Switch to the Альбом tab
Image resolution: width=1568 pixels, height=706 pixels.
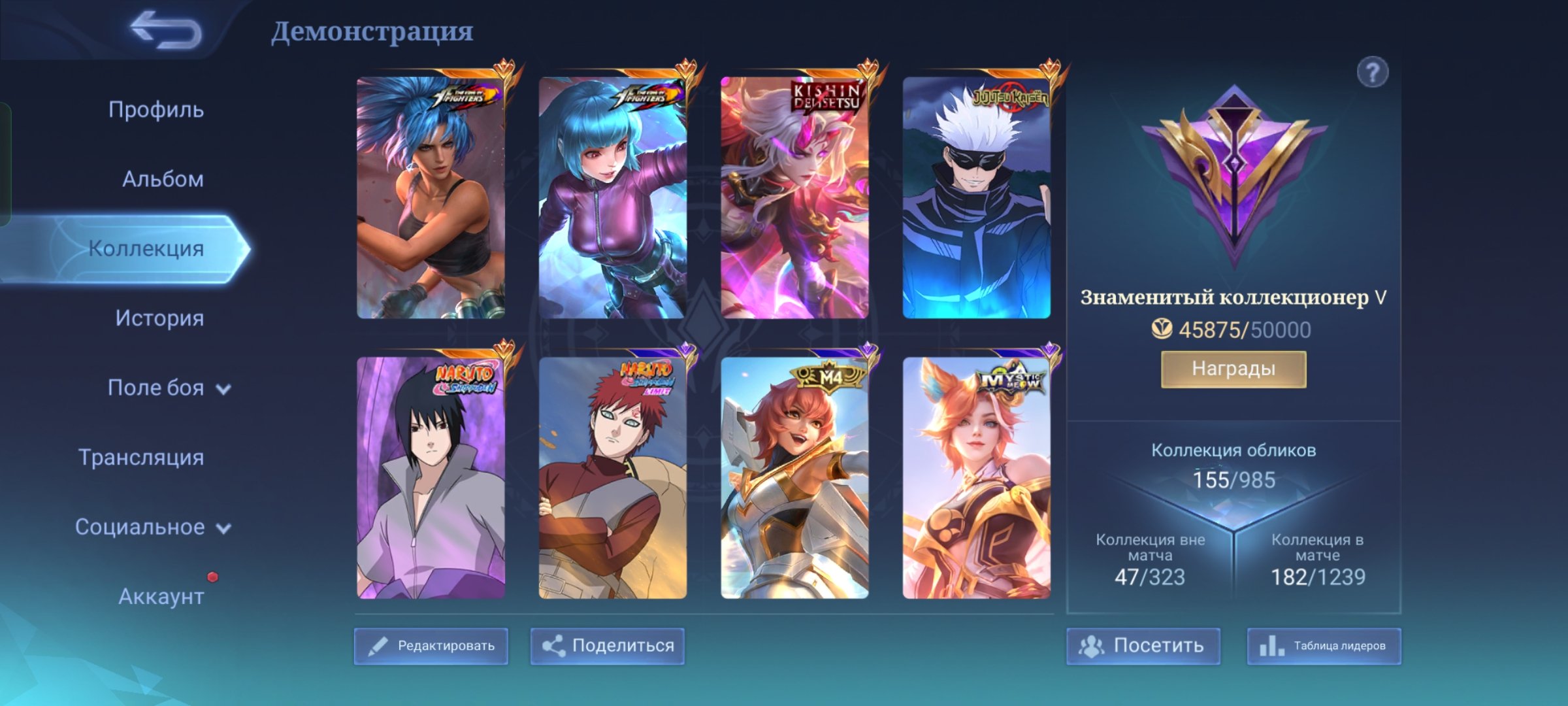(163, 179)
